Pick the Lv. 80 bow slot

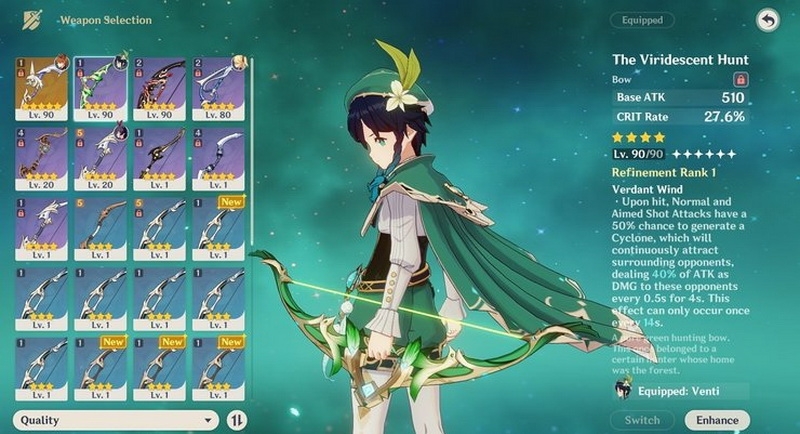(x=217, y=88)
